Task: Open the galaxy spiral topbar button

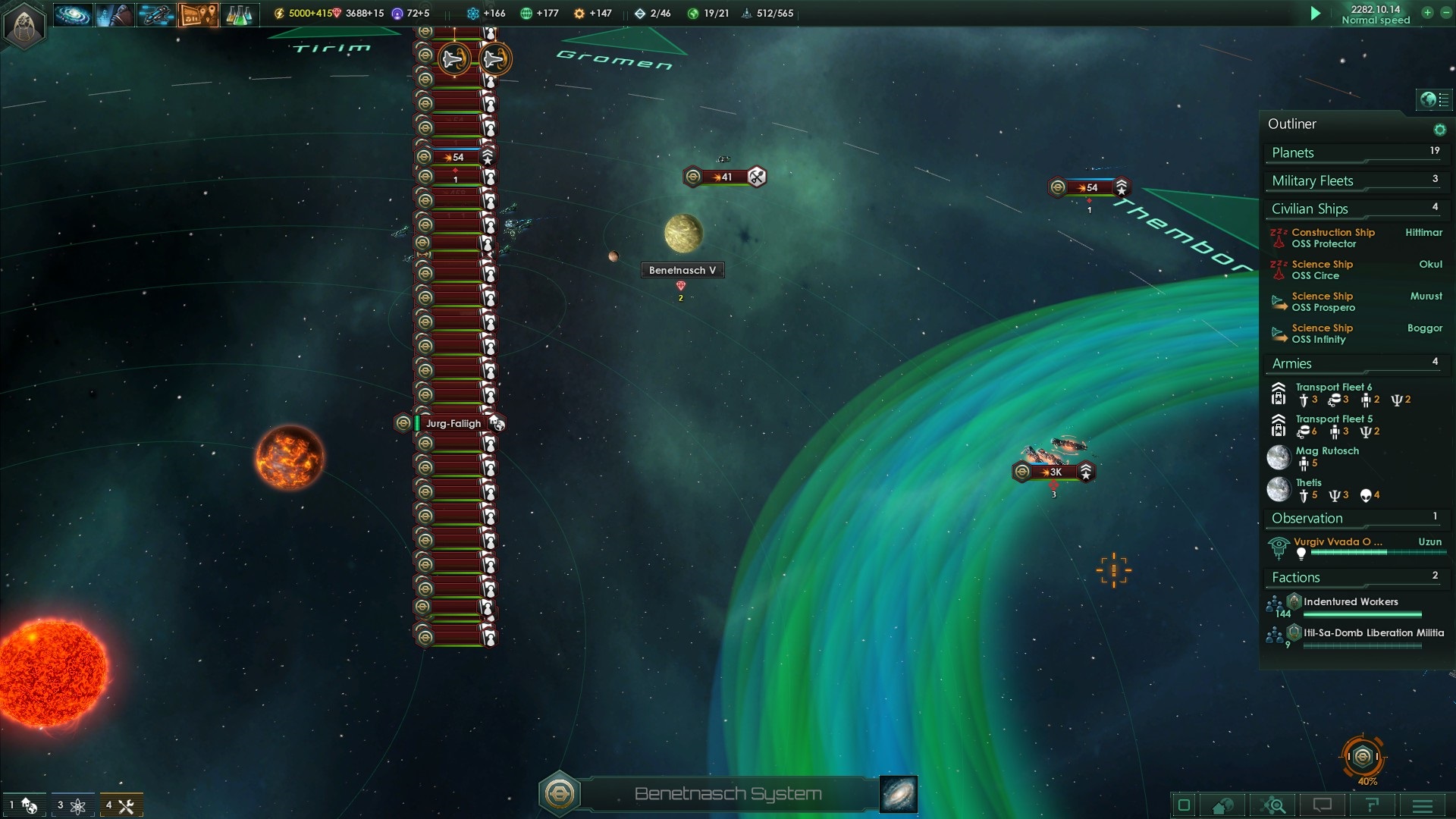Action: (73, 14)
